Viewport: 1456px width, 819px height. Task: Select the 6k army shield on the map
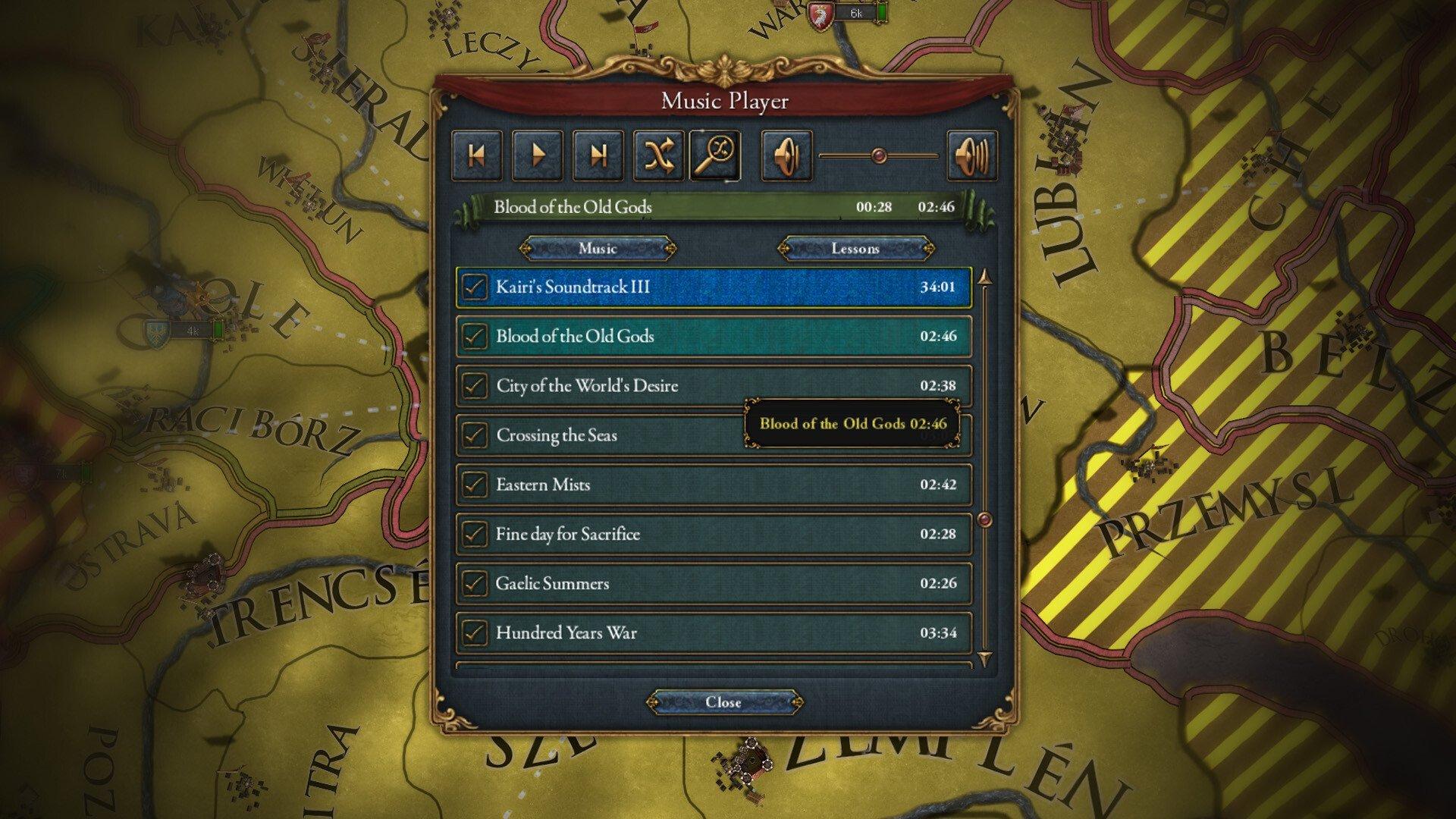pos(821,13)
